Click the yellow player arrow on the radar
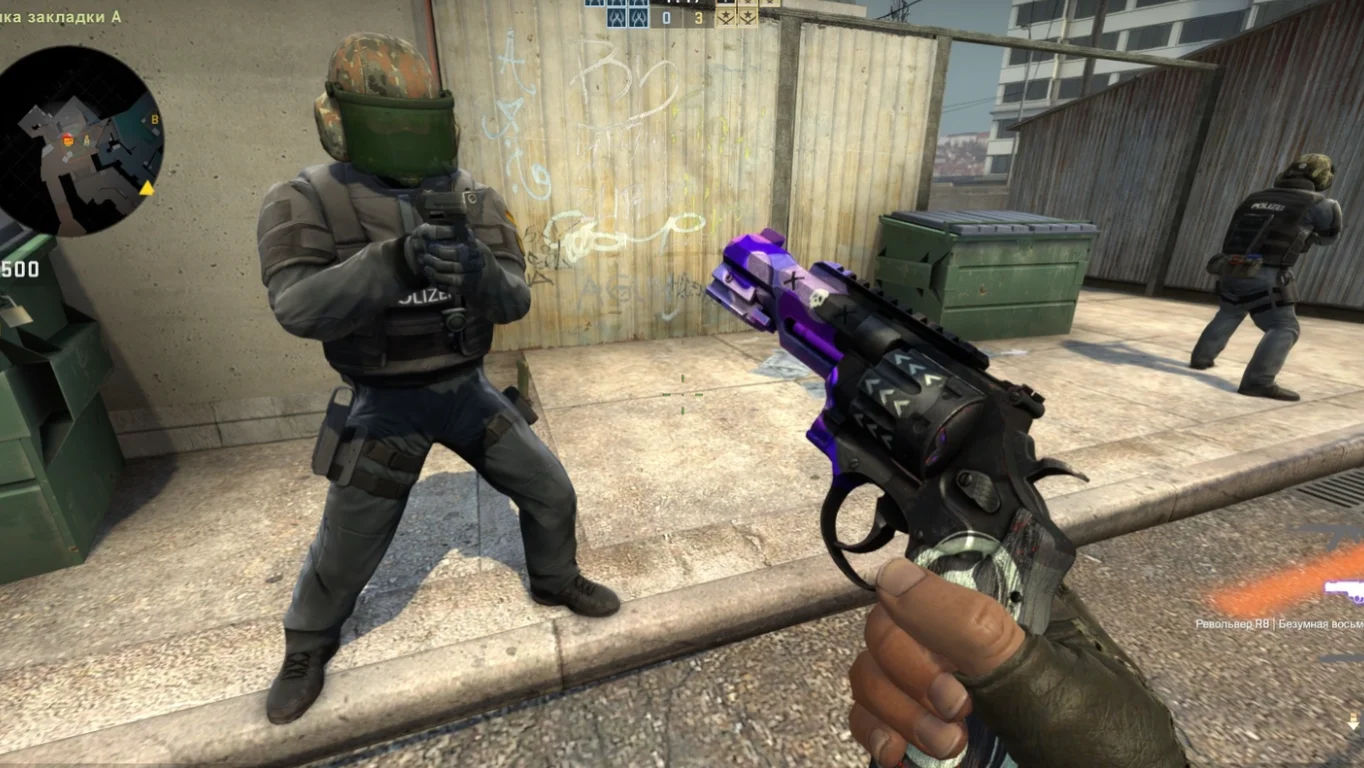Screen dimensions: 1364x768 148,190
